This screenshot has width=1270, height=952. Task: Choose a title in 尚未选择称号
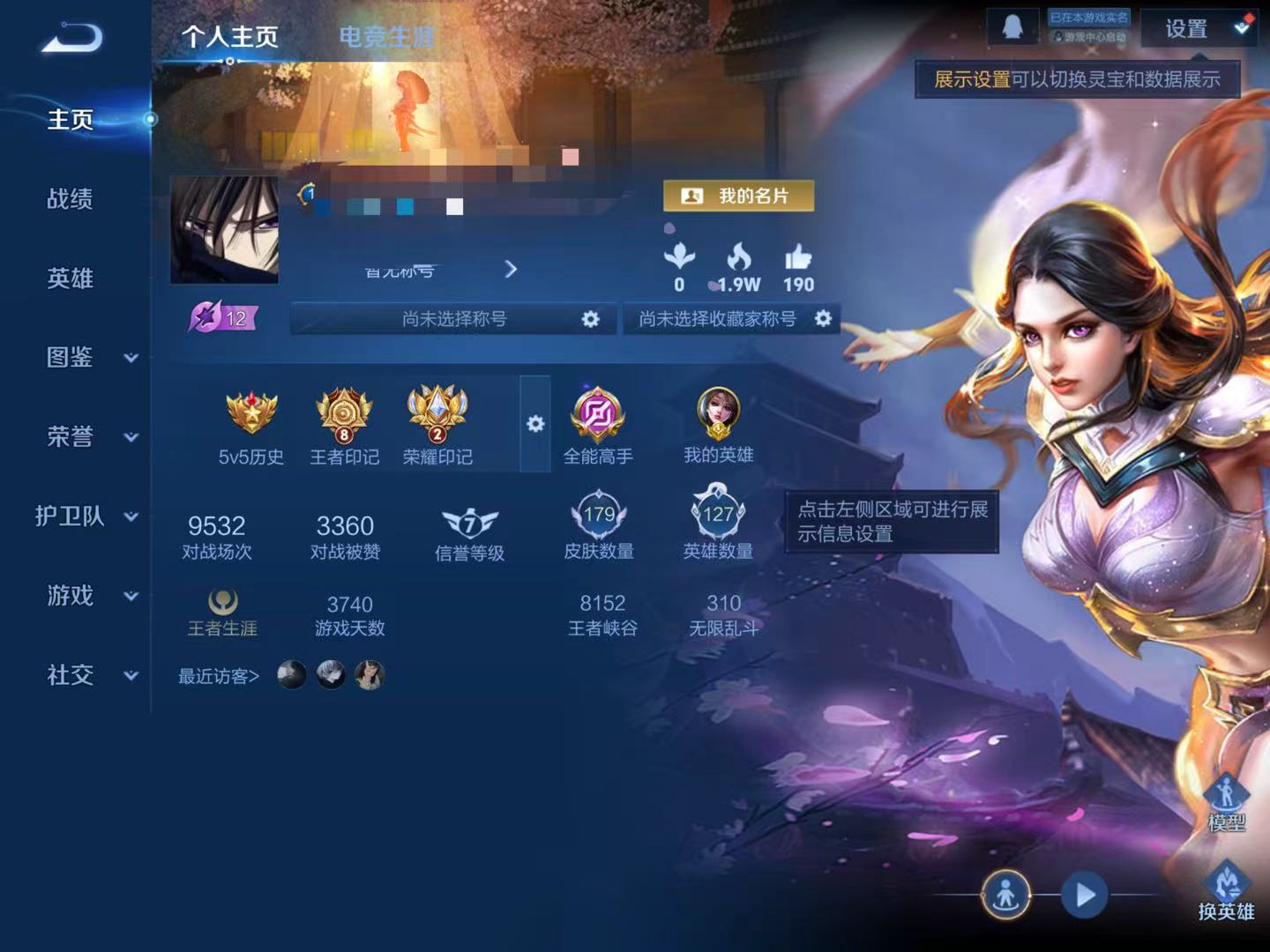pos(455,319)
